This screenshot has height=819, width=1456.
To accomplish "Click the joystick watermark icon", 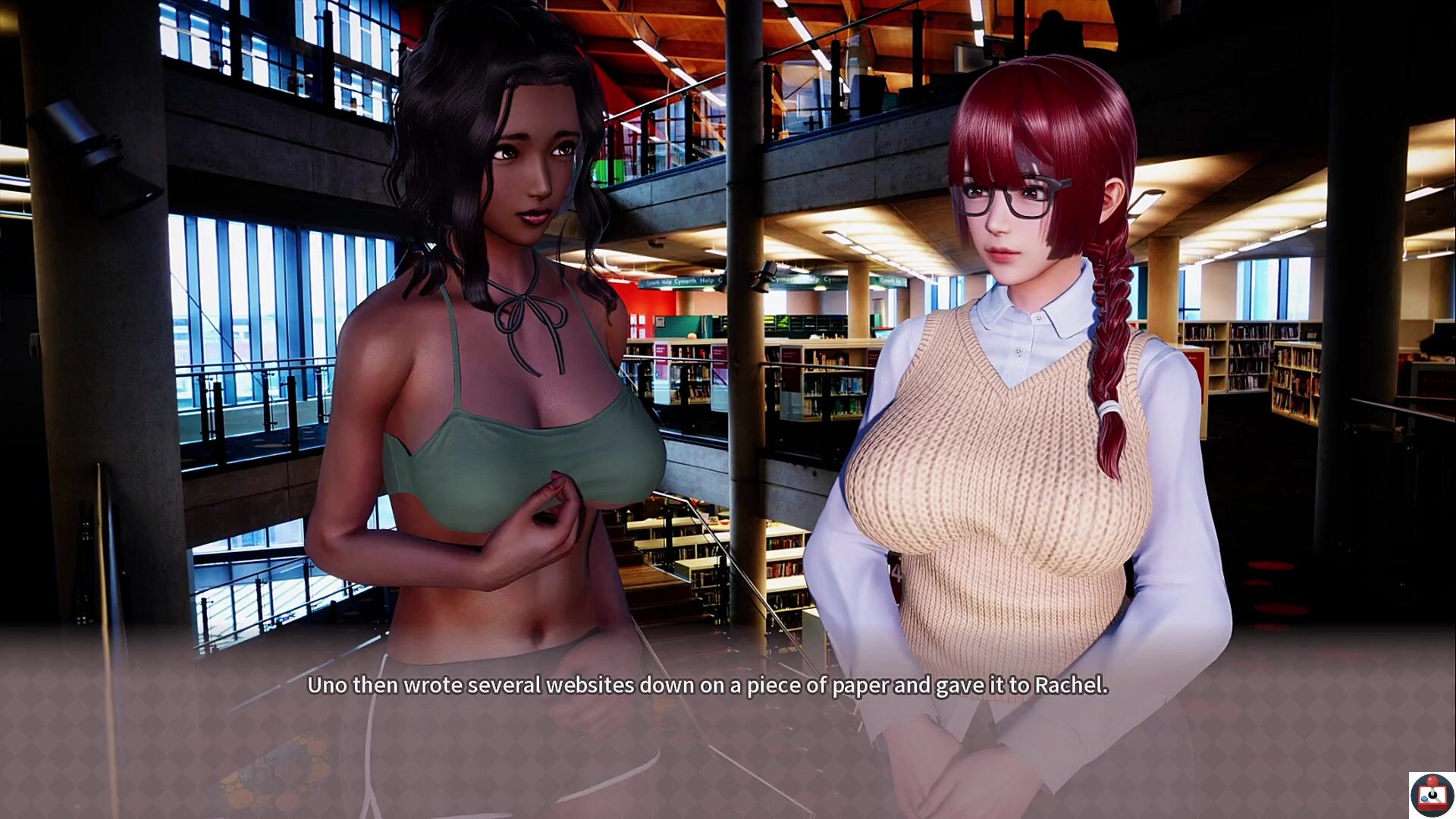I will (x=1432, y=795).
